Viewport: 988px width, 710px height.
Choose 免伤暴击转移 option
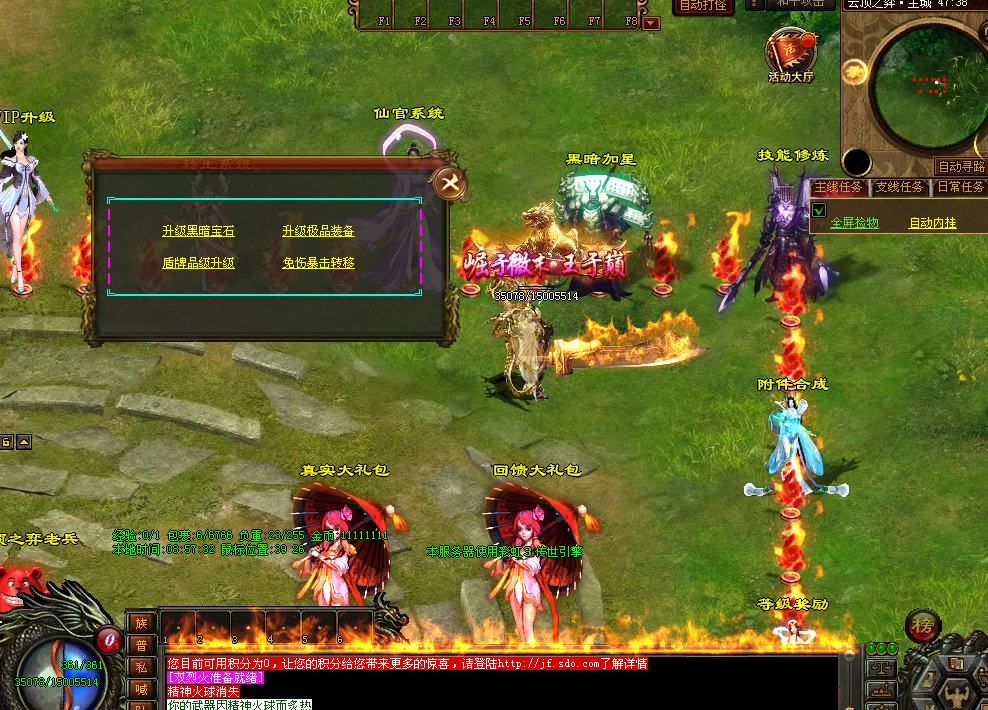click(318, 263)
